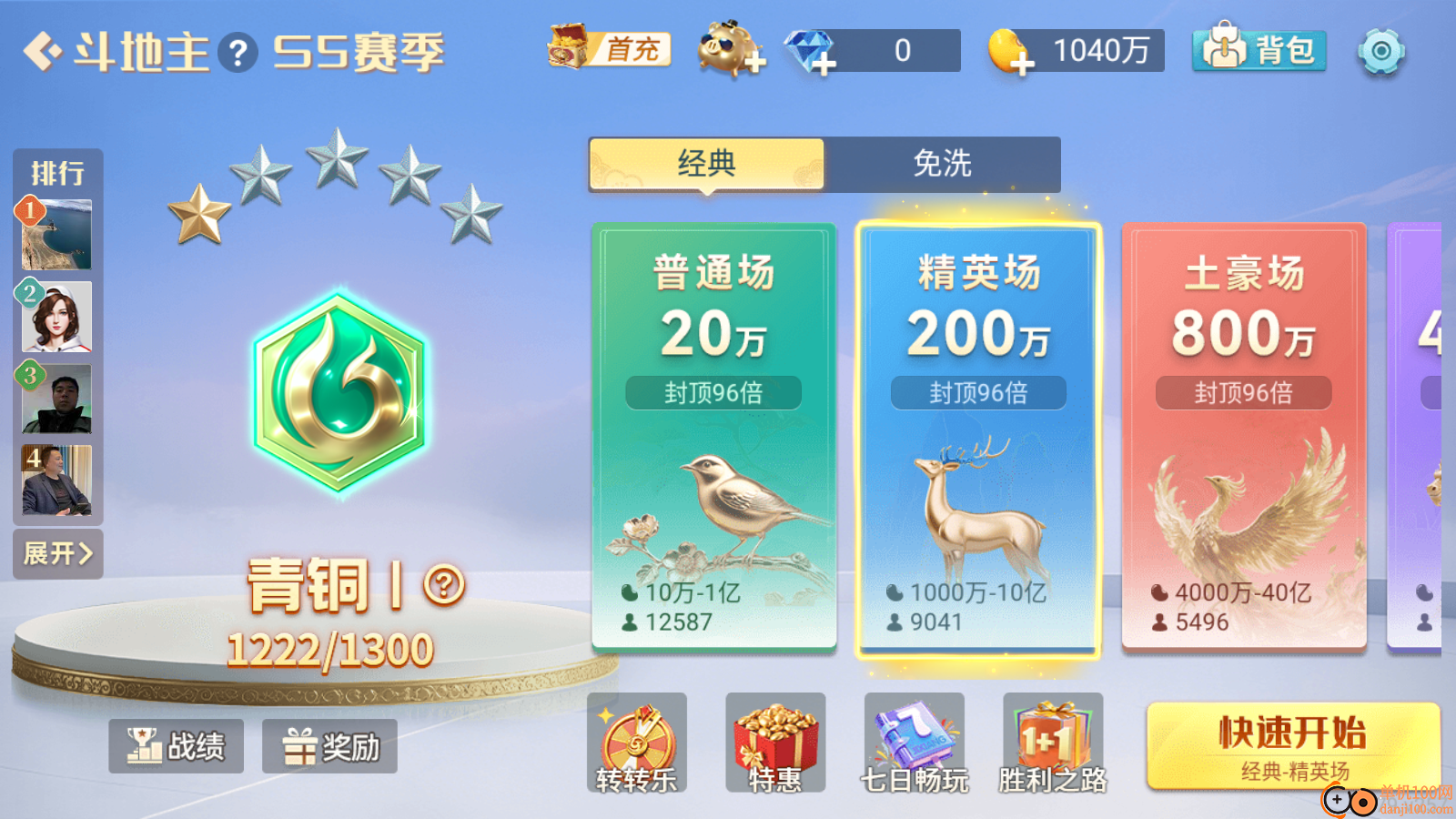Open 战绩 match records

point(176,744)
